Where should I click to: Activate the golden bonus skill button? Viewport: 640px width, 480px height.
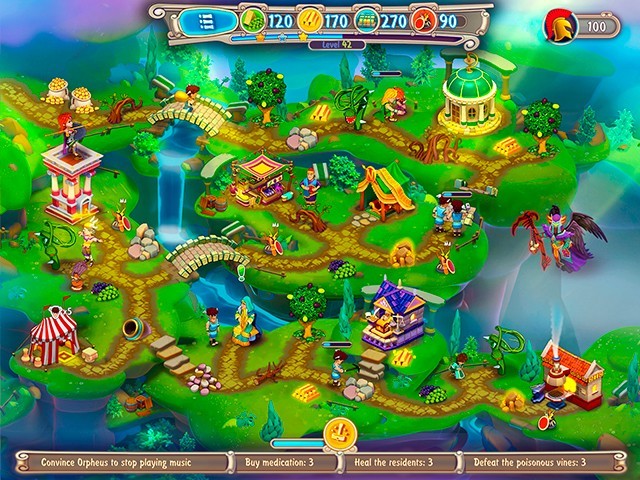340,435
